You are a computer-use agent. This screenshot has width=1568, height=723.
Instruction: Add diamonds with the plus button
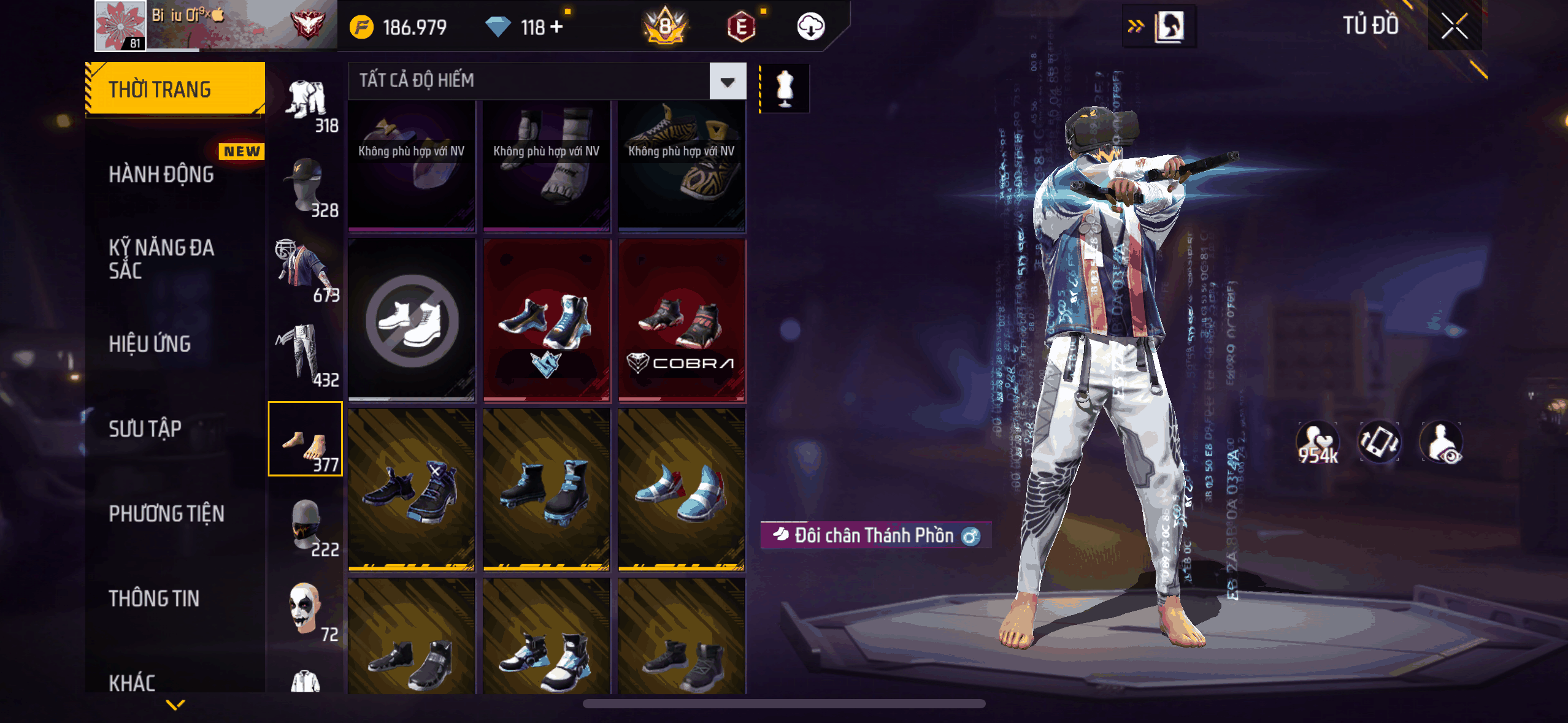pos(556,27)
